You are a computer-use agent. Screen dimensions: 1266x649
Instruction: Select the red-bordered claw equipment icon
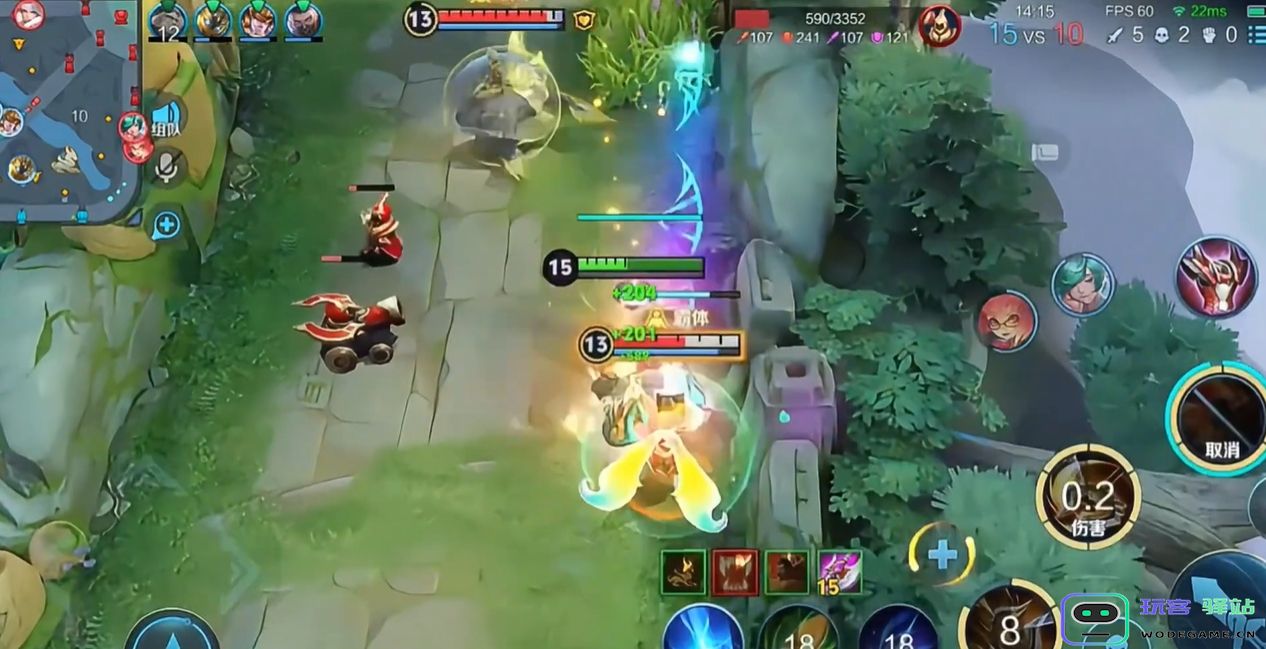(735, 572)
